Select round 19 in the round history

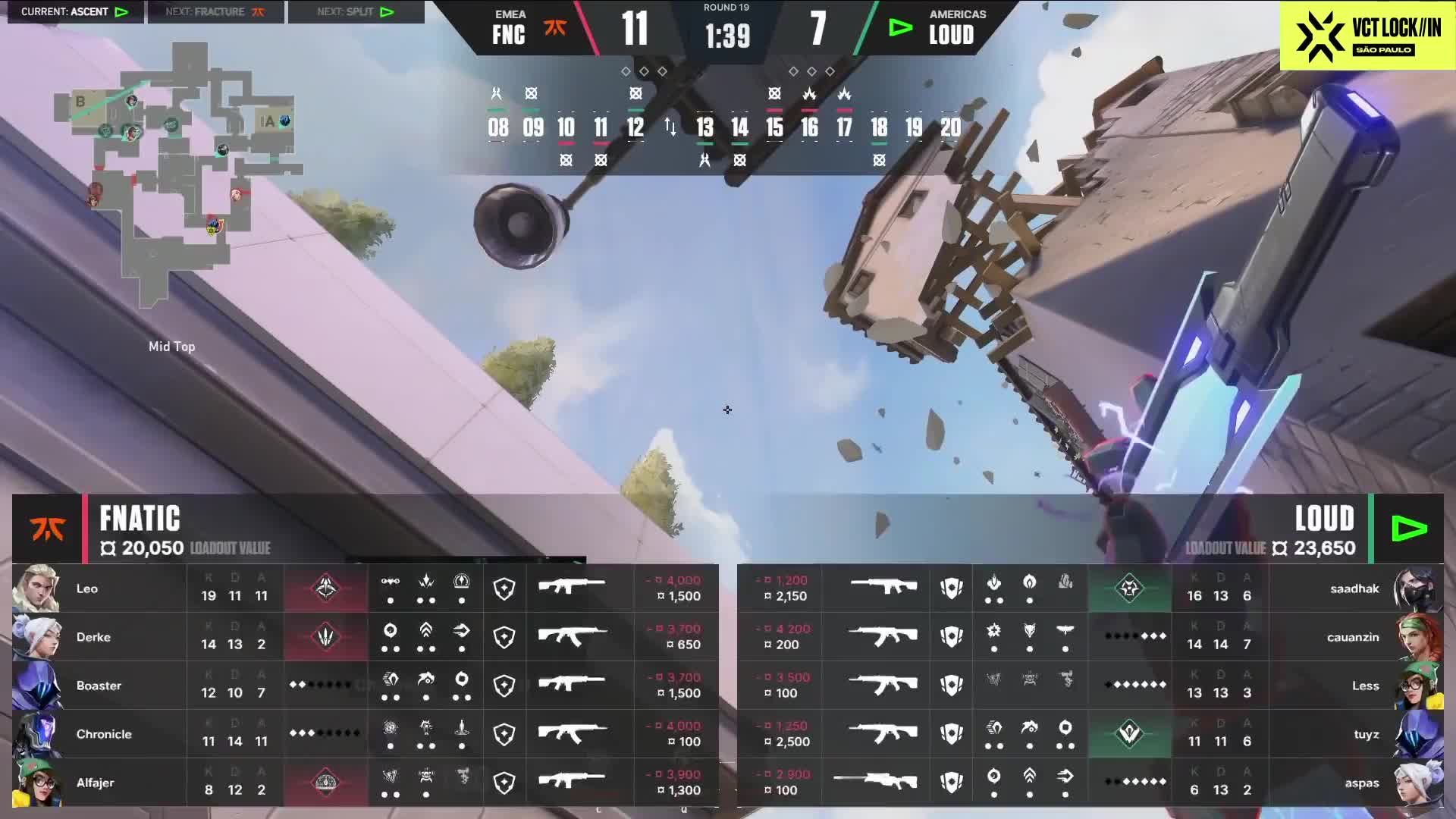coord(914,127)
